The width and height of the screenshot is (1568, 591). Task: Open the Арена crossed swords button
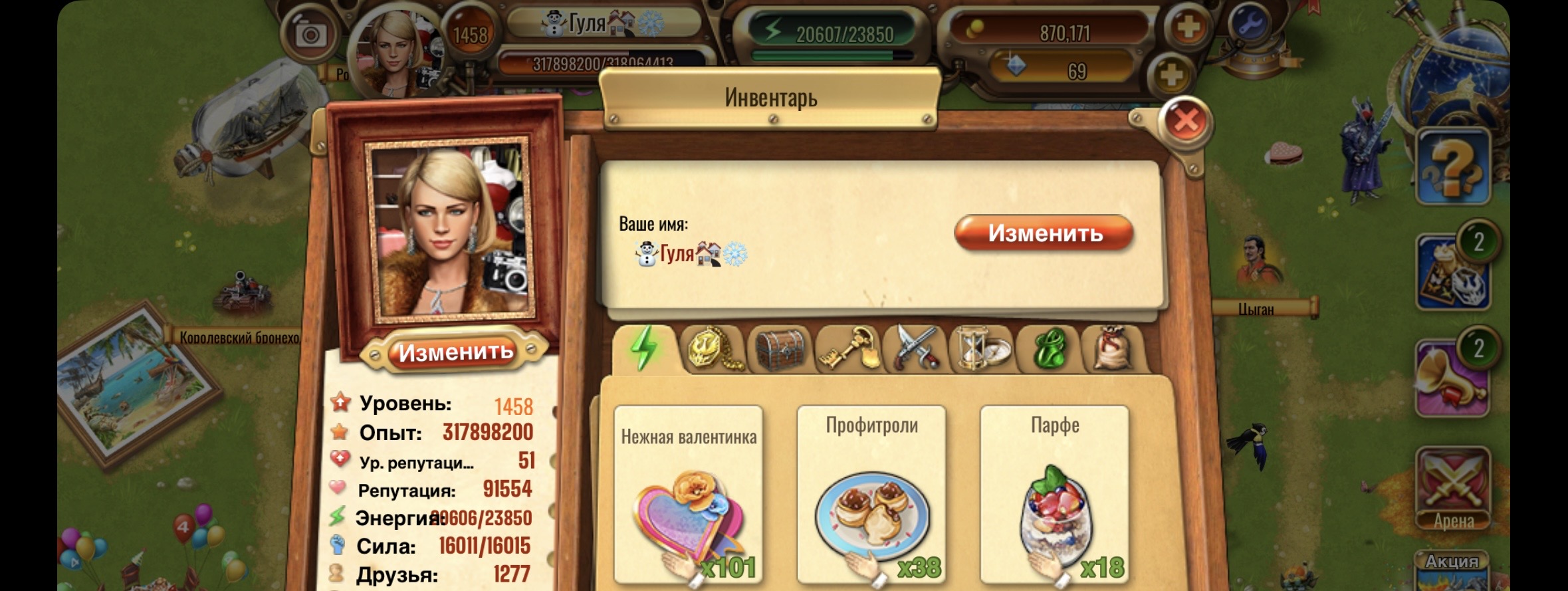pos(1452,489)
